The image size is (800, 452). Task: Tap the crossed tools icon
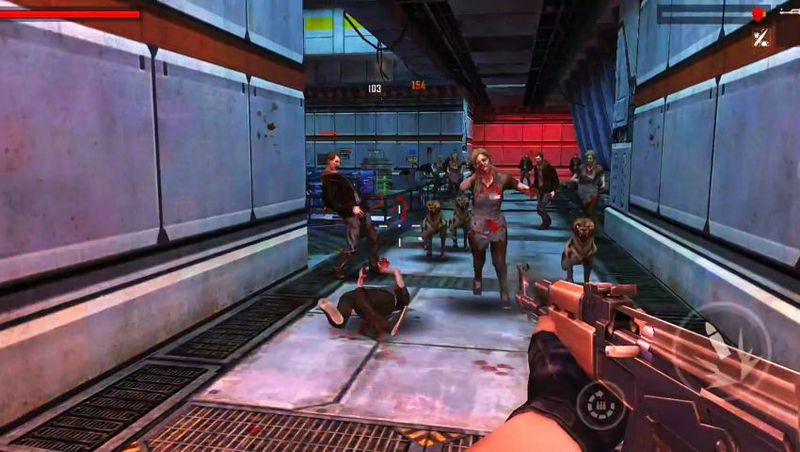[762, 39]
